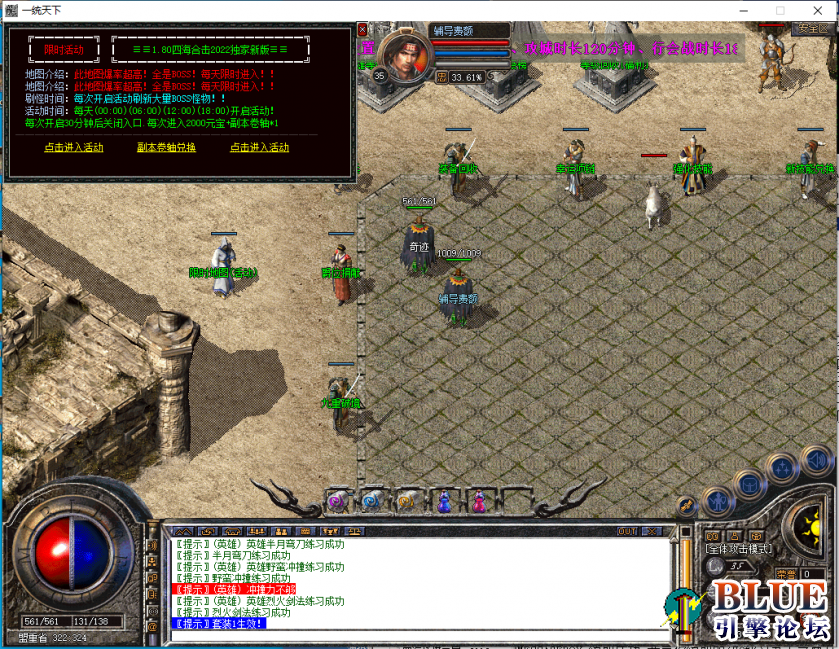Use the purple swirl scroll on the belt
This screenshot has width=839, height=649.
pyautogui.click(x=337, y=500)
